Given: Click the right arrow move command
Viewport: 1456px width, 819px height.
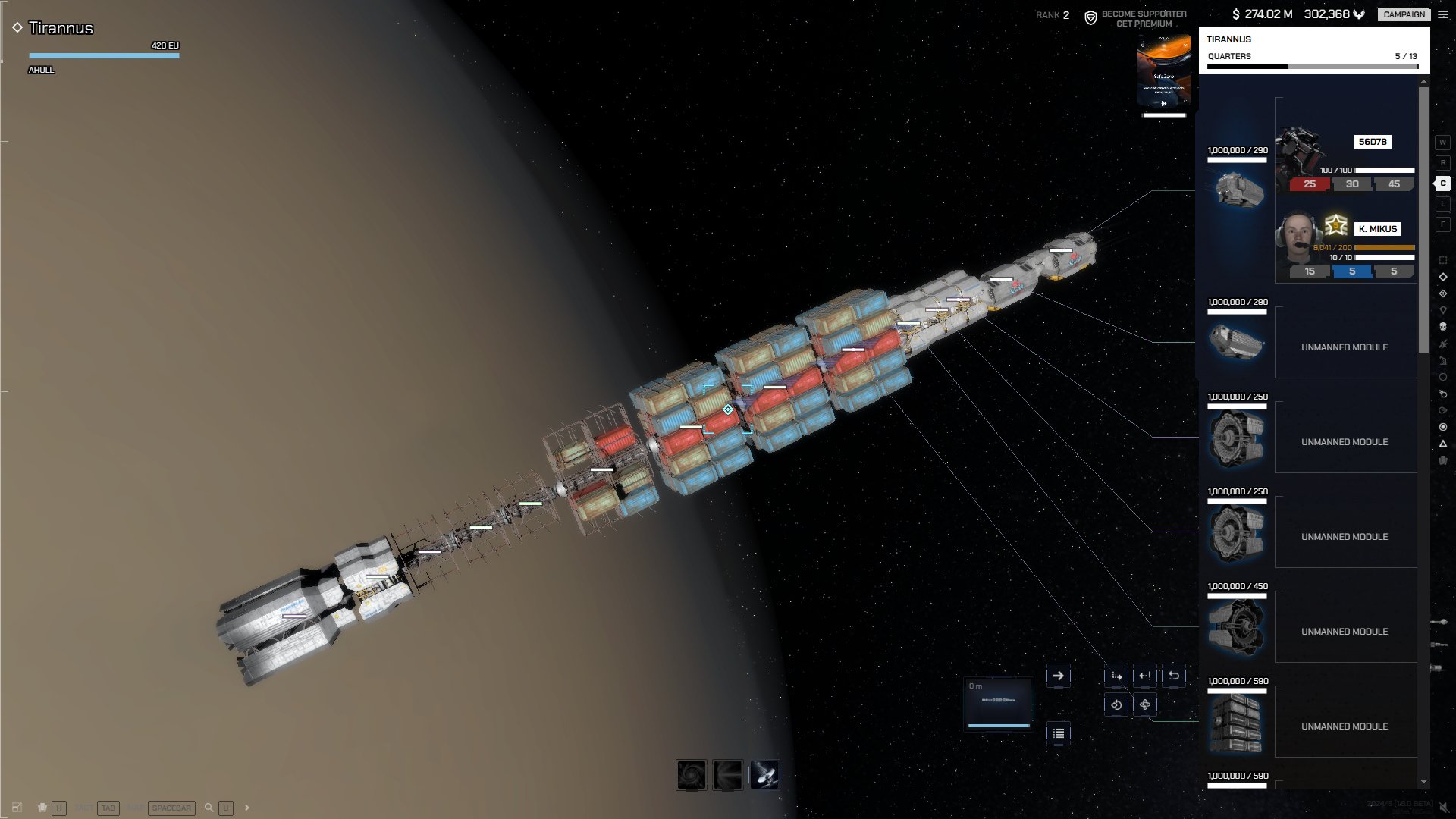Looking at the screenshot, I should (1058, 676).
